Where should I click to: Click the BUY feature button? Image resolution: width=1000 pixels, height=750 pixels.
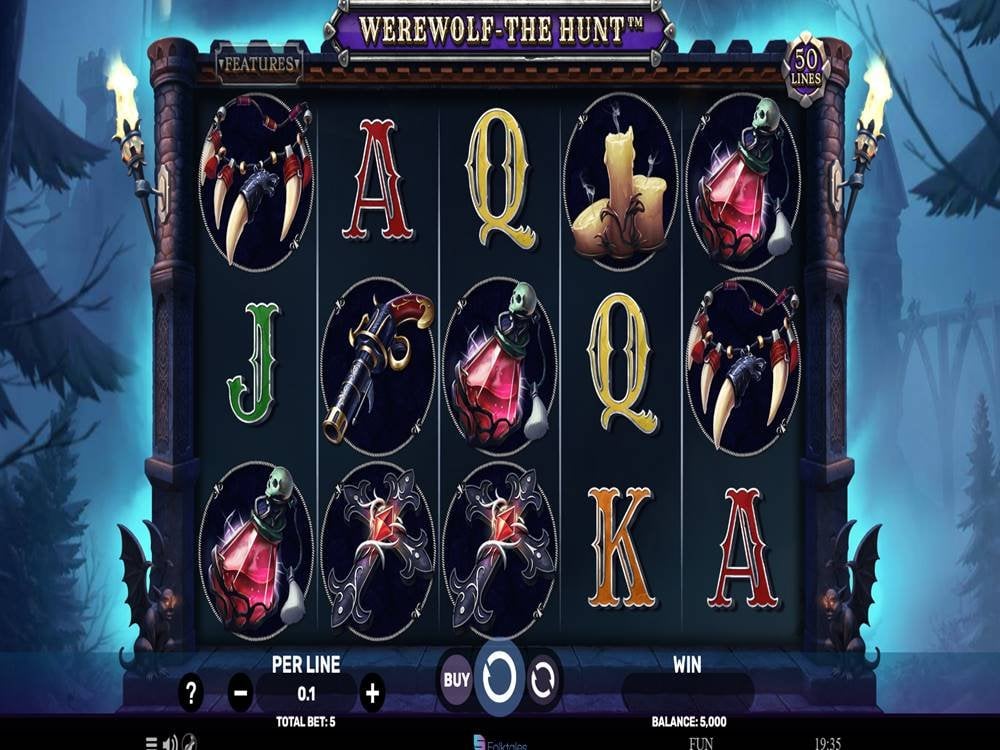(x=456, y=680)
